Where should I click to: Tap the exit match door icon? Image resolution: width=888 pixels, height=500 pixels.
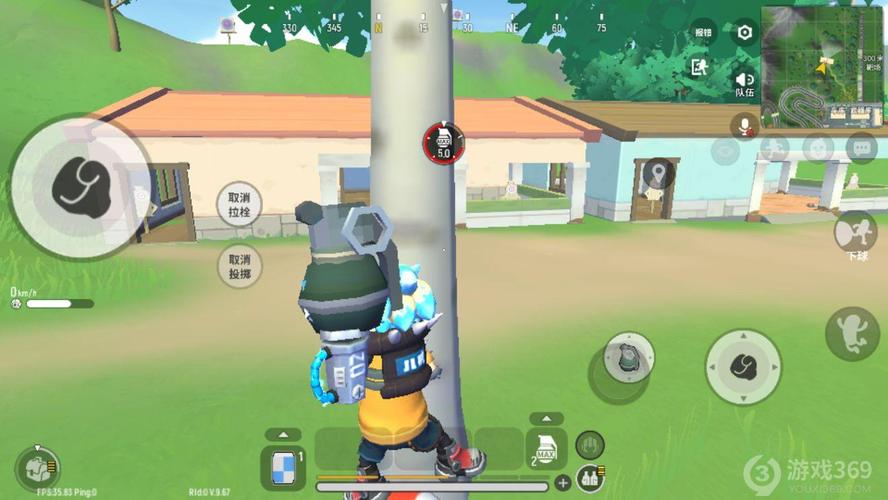click(x=699, y=67)
